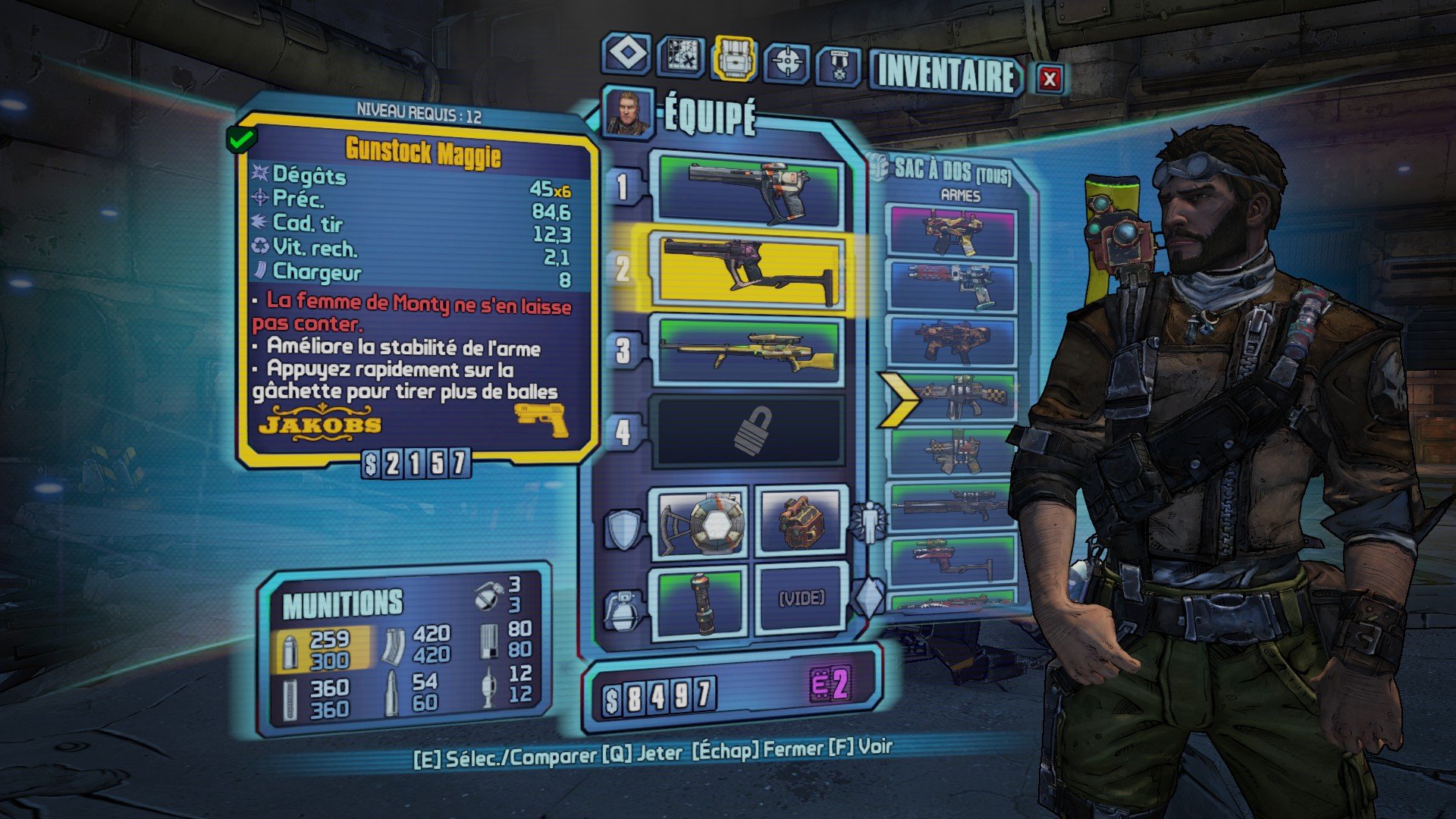Screen dimensions: 1456x819
Task: Select the empty relic slot labeled (VIDE)
Action: click(801, 599)
